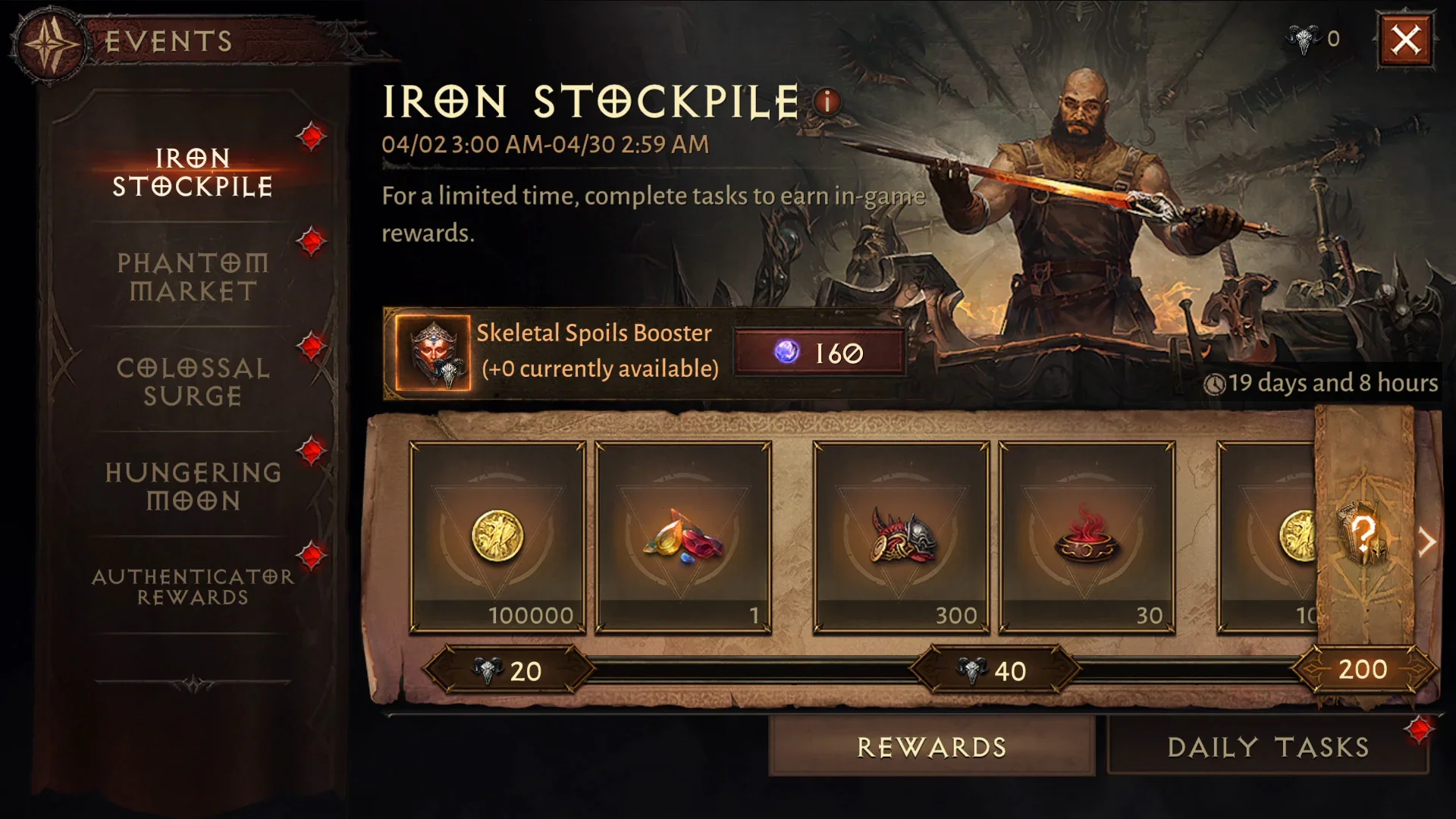Switch to Colossal Surge event

pyautogui.click(x=193, y=382)
